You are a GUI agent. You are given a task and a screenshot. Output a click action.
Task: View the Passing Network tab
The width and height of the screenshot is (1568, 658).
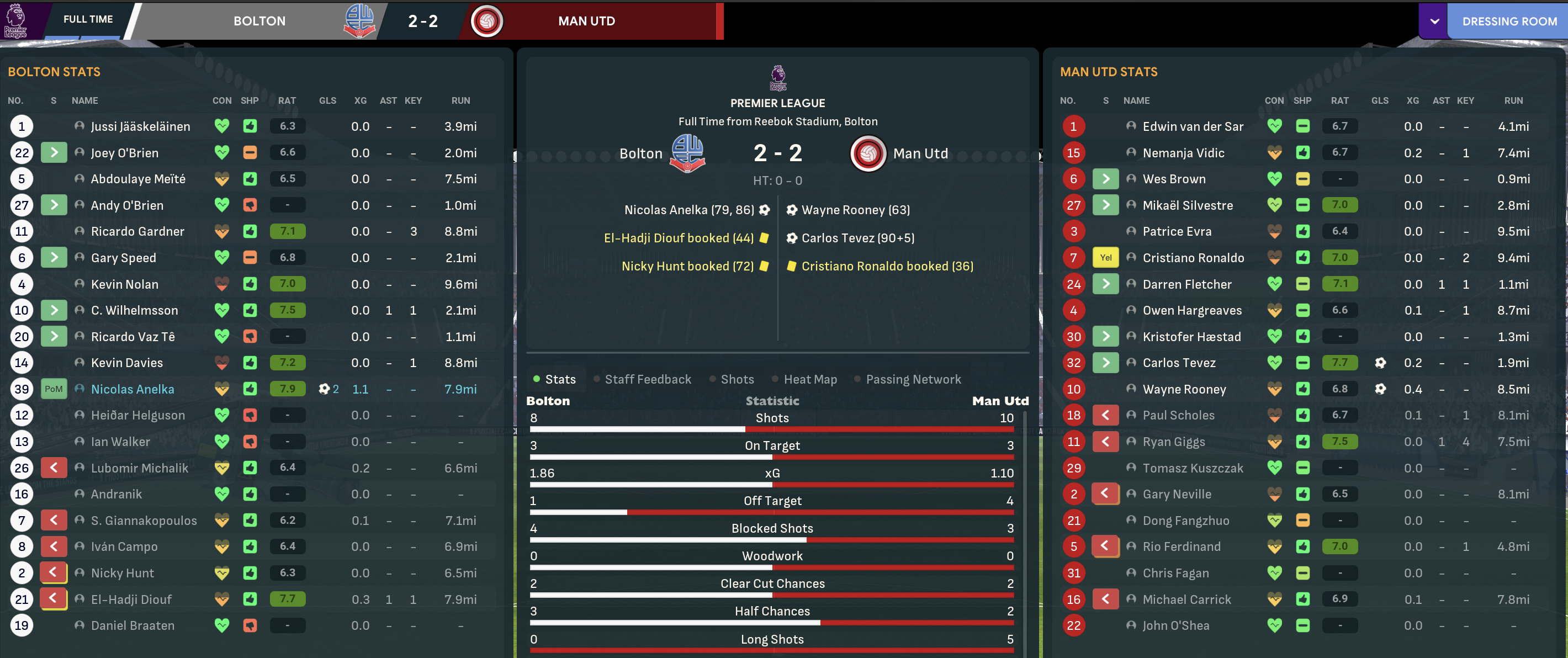pos(913,379)
